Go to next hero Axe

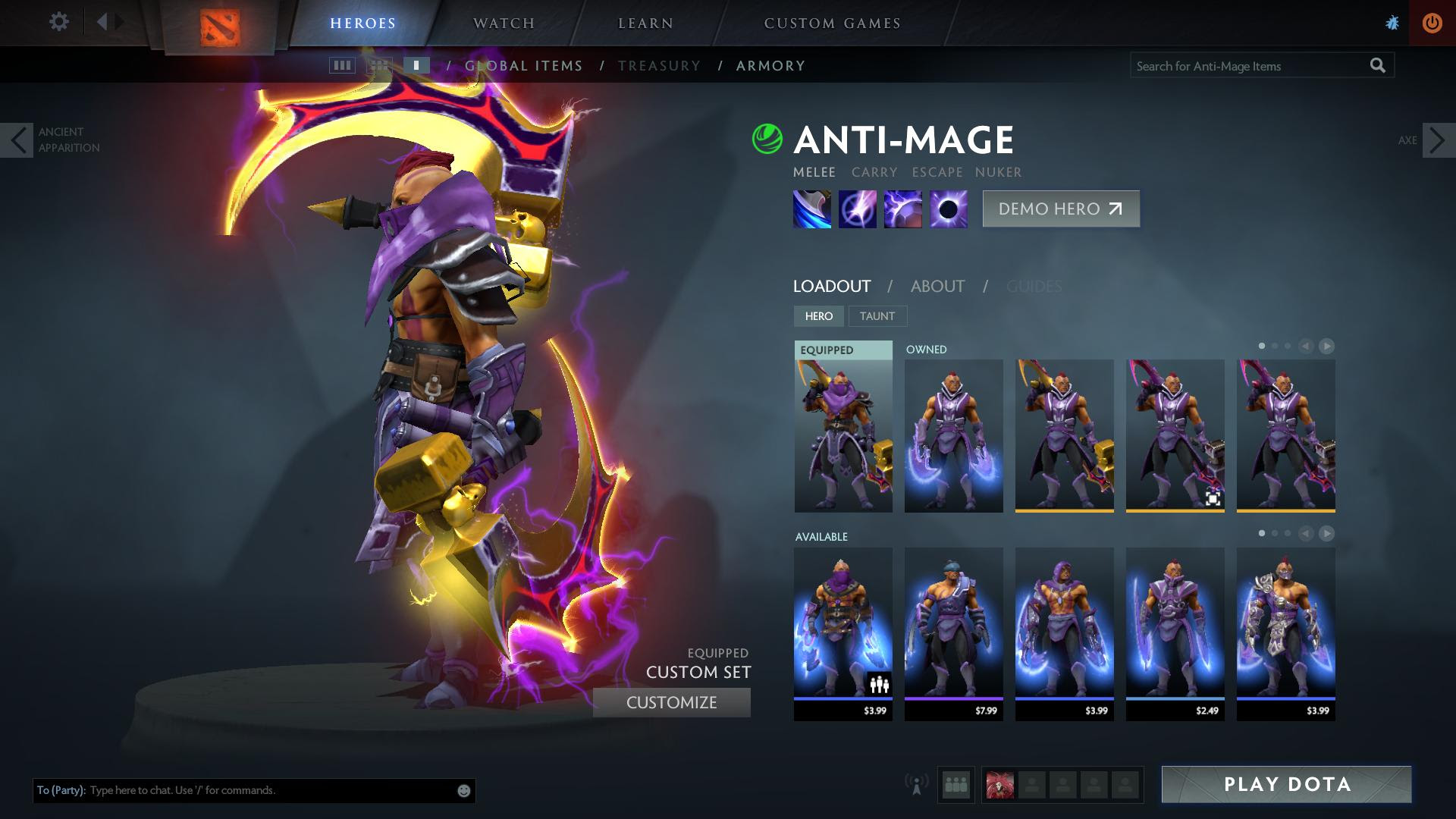coord(1438,140)
